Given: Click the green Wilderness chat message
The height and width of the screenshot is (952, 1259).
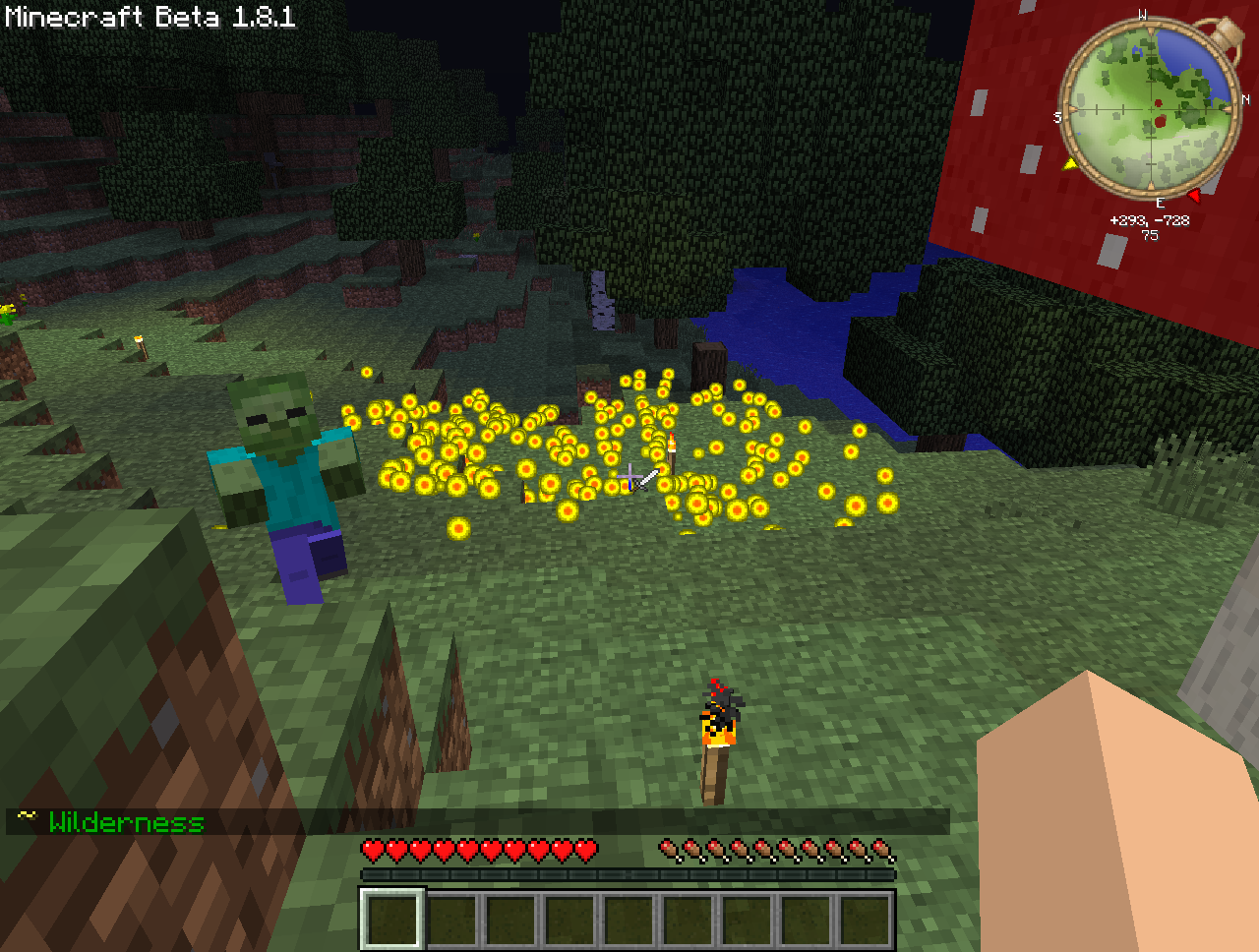Looking at the screenshot, I should (x=126, y=822).
